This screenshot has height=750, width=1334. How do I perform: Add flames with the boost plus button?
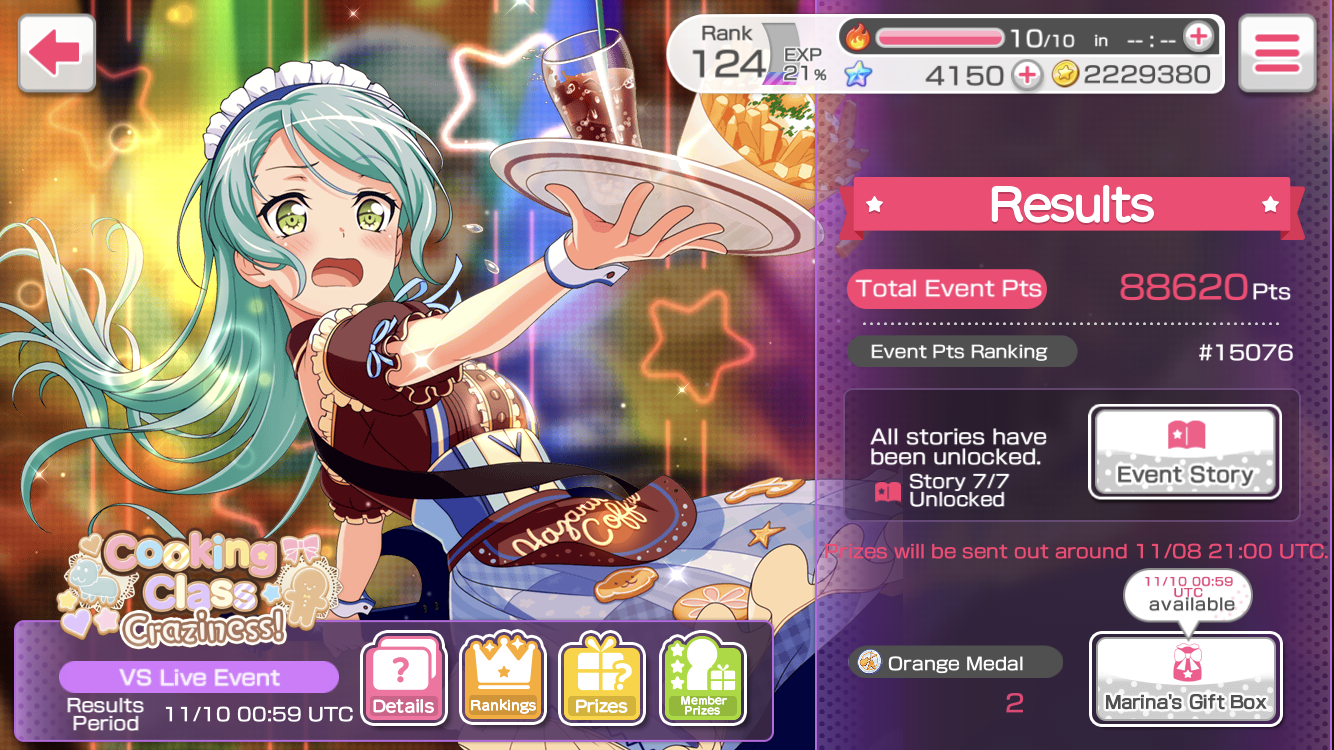coord(1197,38)
